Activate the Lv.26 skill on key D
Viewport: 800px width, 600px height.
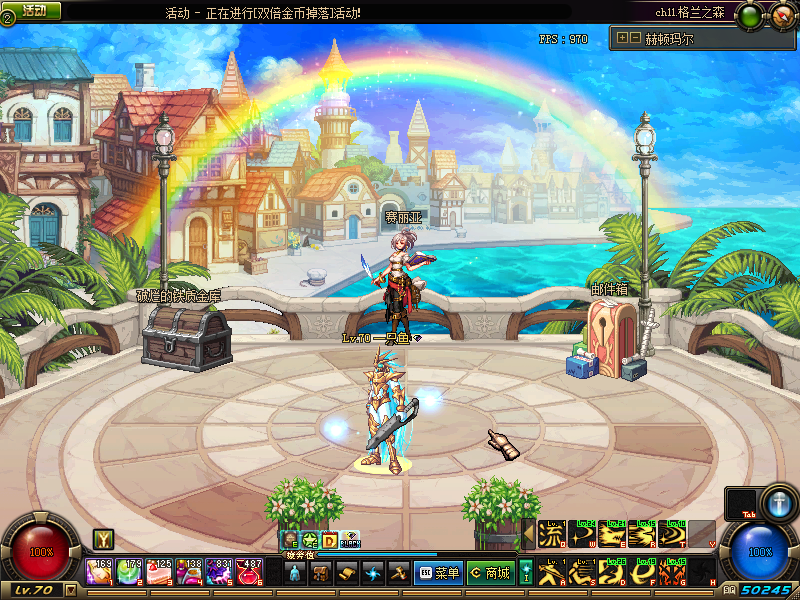(x=612, y=572)
